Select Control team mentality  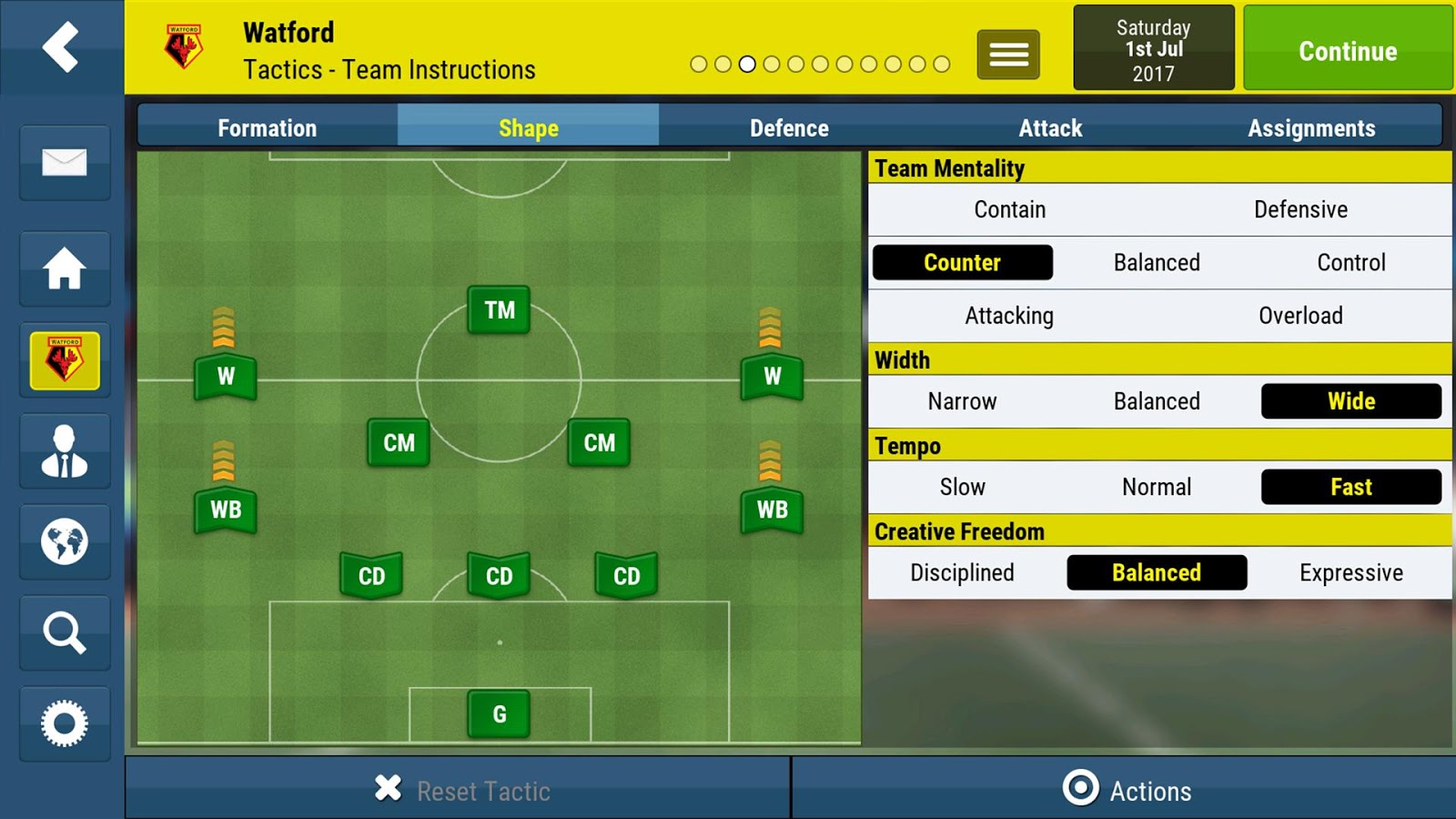(1351, 263)
